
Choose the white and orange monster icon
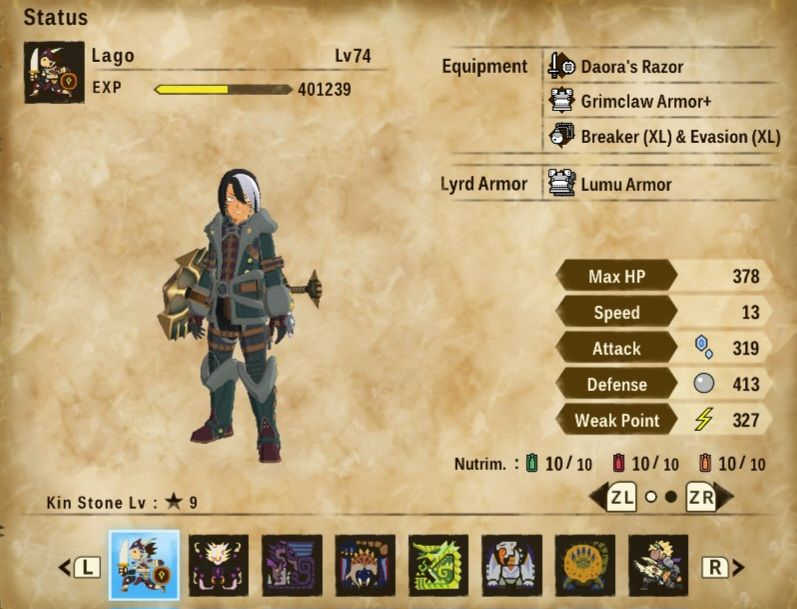(512, 565)
